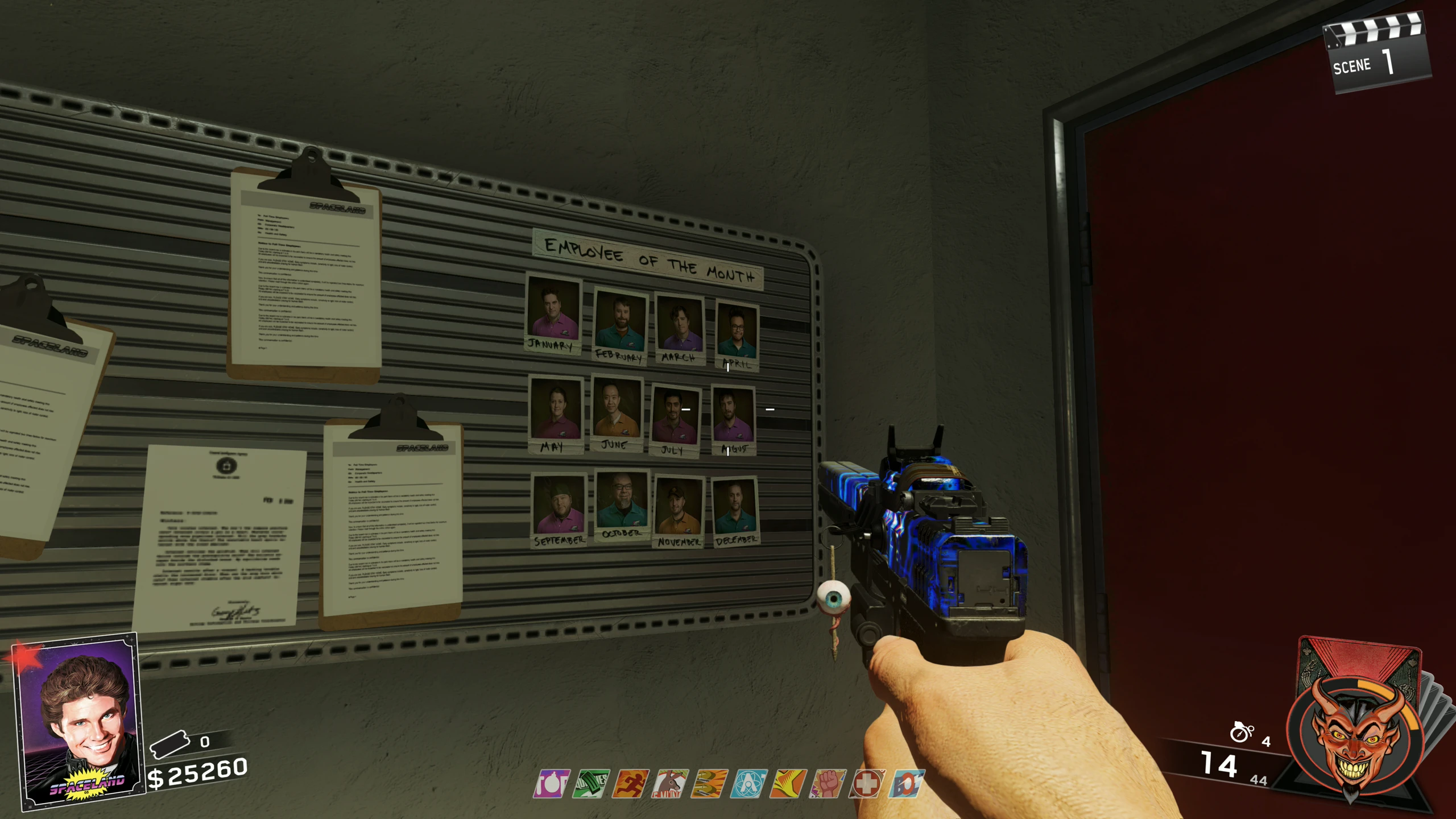Select the Bombstoppers perk icon

pos(551,784)
